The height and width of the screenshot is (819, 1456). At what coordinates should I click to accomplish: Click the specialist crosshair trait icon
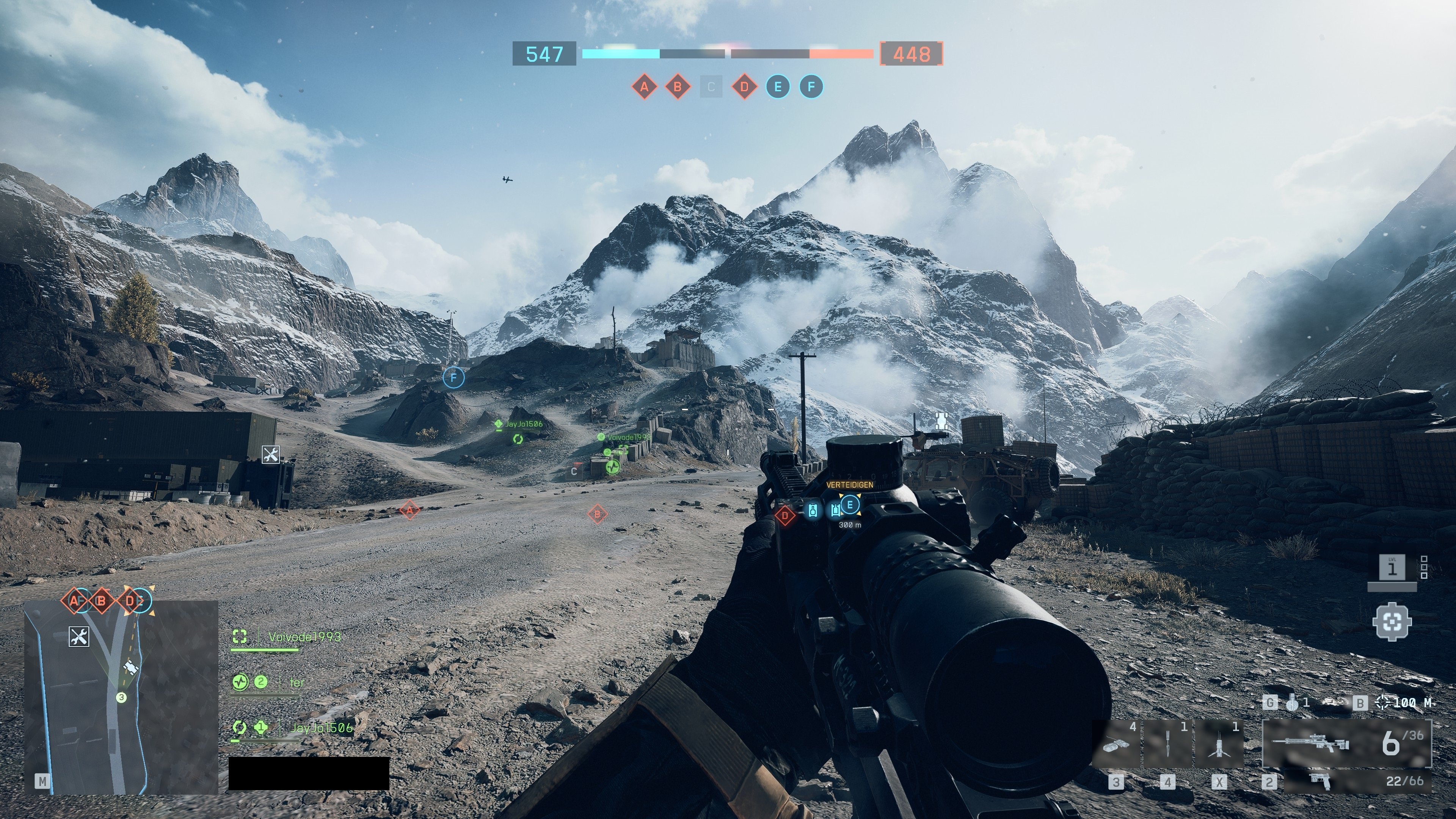1392,622
